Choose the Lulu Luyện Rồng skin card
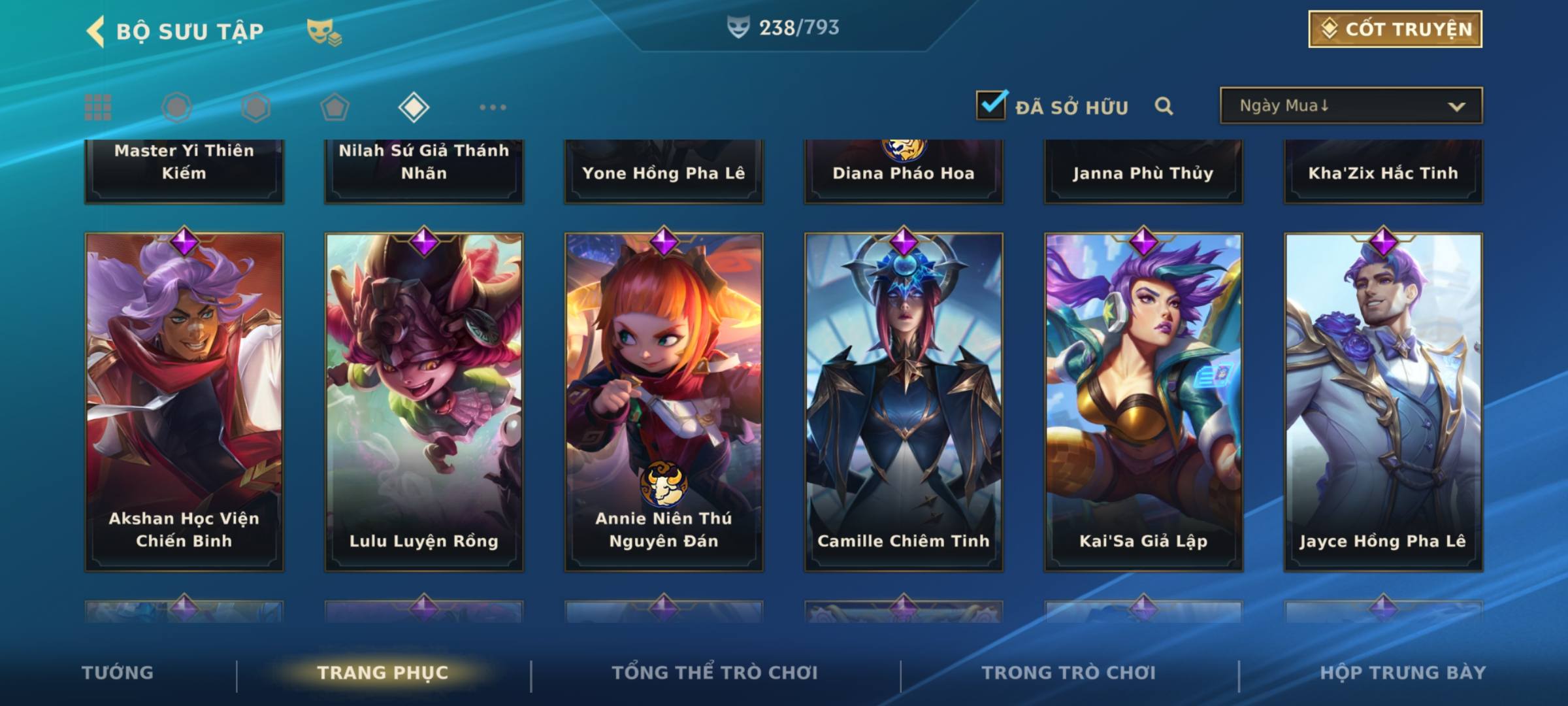Image resolution: width=1568 pixels, height=706 pixels. click(x=424, y=402)
